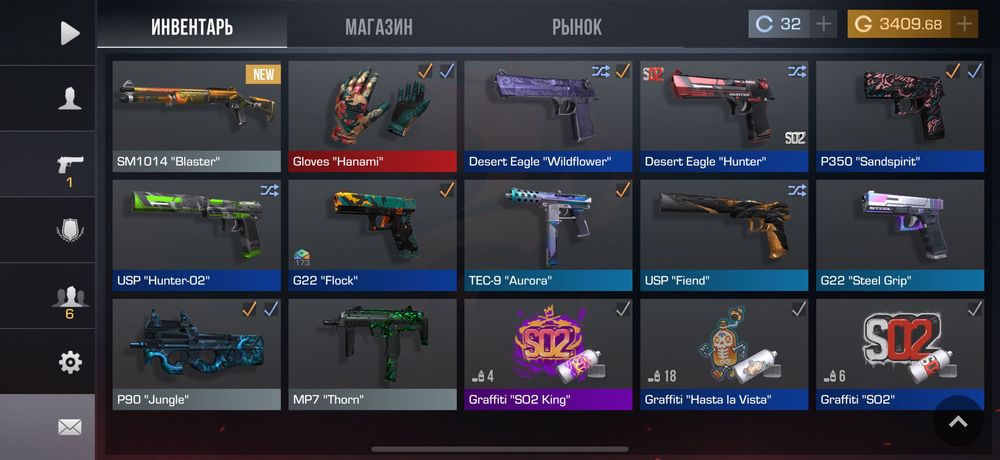Switch to the МАГАЗИН tab
The width and height of the screenshot is (1000, 460).
click(x=378, y=27)
